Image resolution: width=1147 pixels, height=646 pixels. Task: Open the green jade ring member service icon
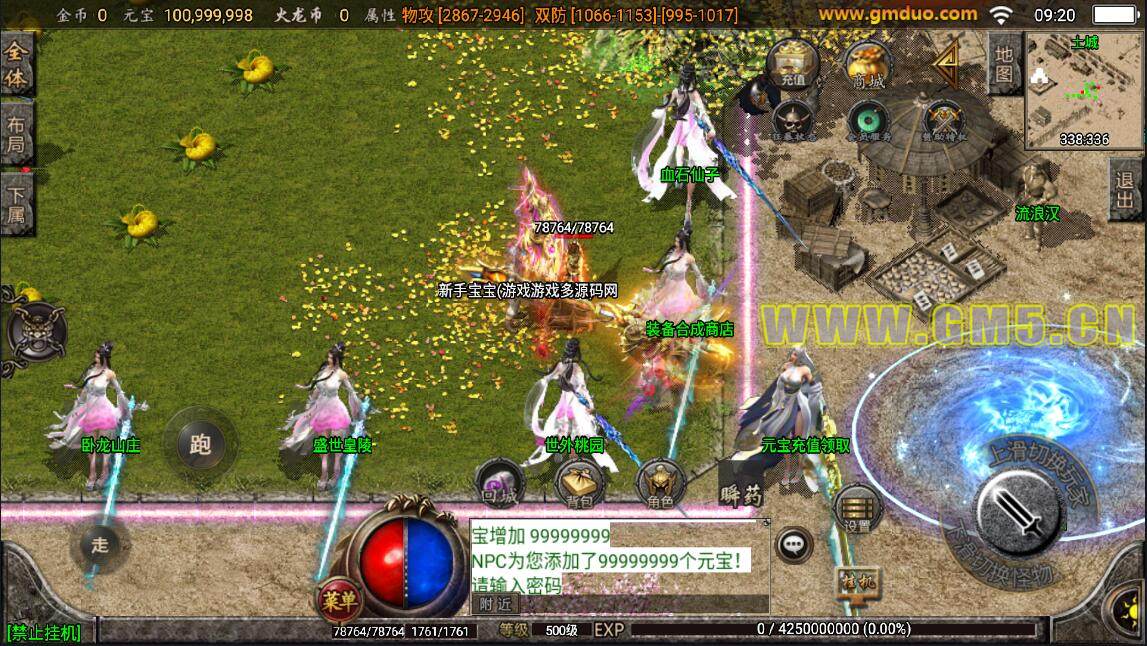click(x=866, y=120)
